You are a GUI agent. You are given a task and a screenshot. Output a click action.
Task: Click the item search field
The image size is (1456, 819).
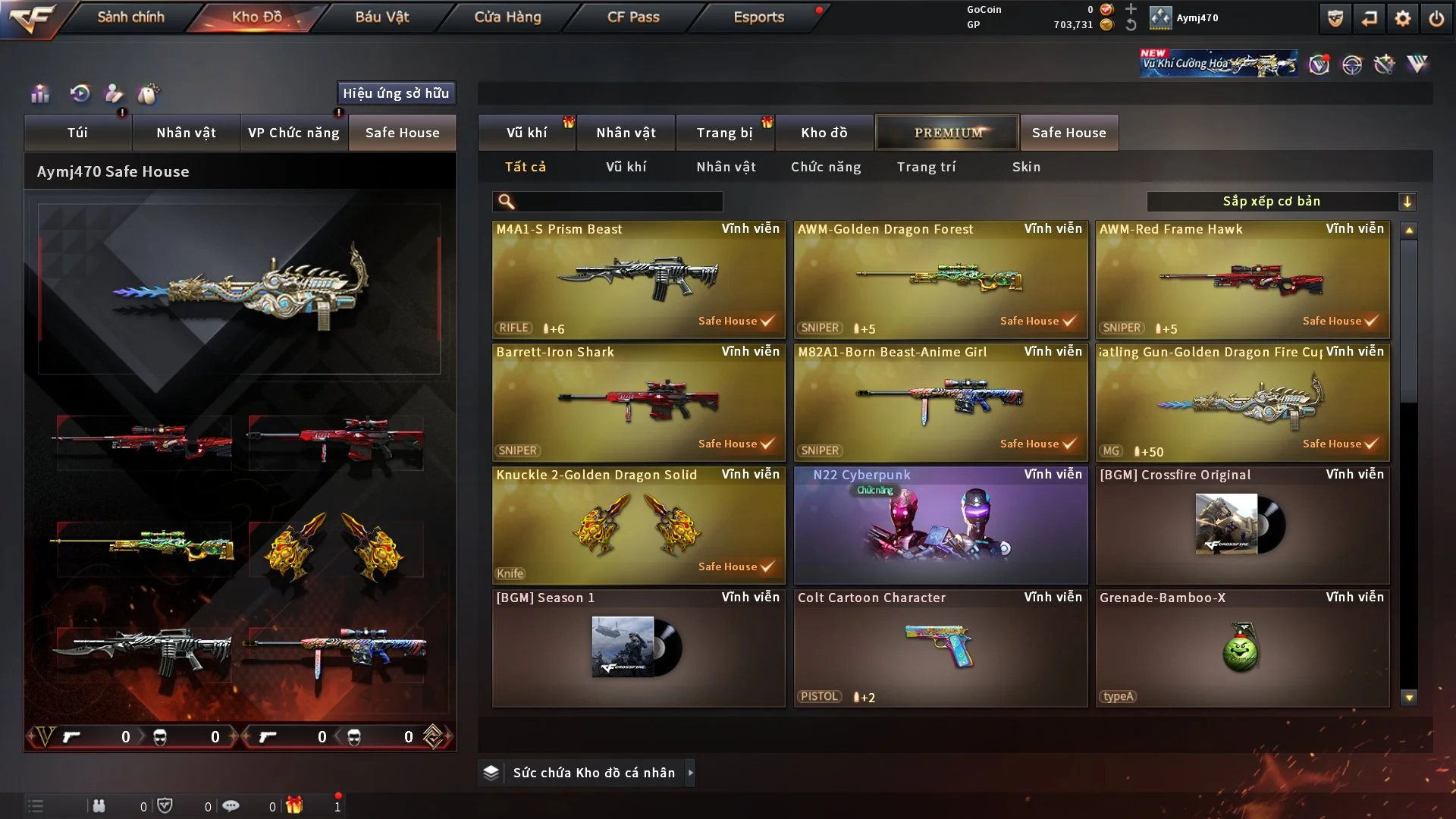[618, 201]
